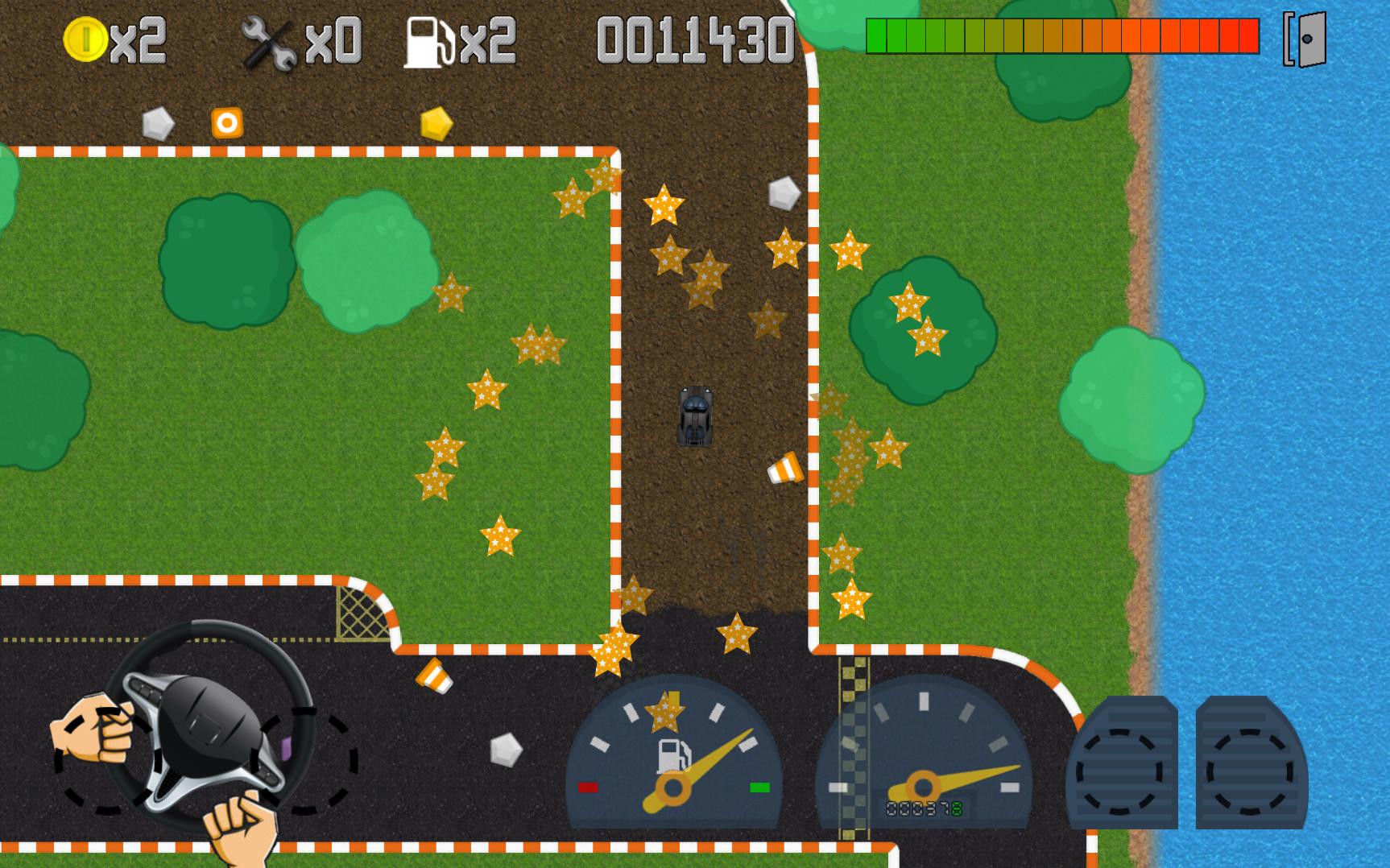Viewport: 1390px width, 868px height.
Task: Click the red empty-fuel marker
Action: coord(589,787)
